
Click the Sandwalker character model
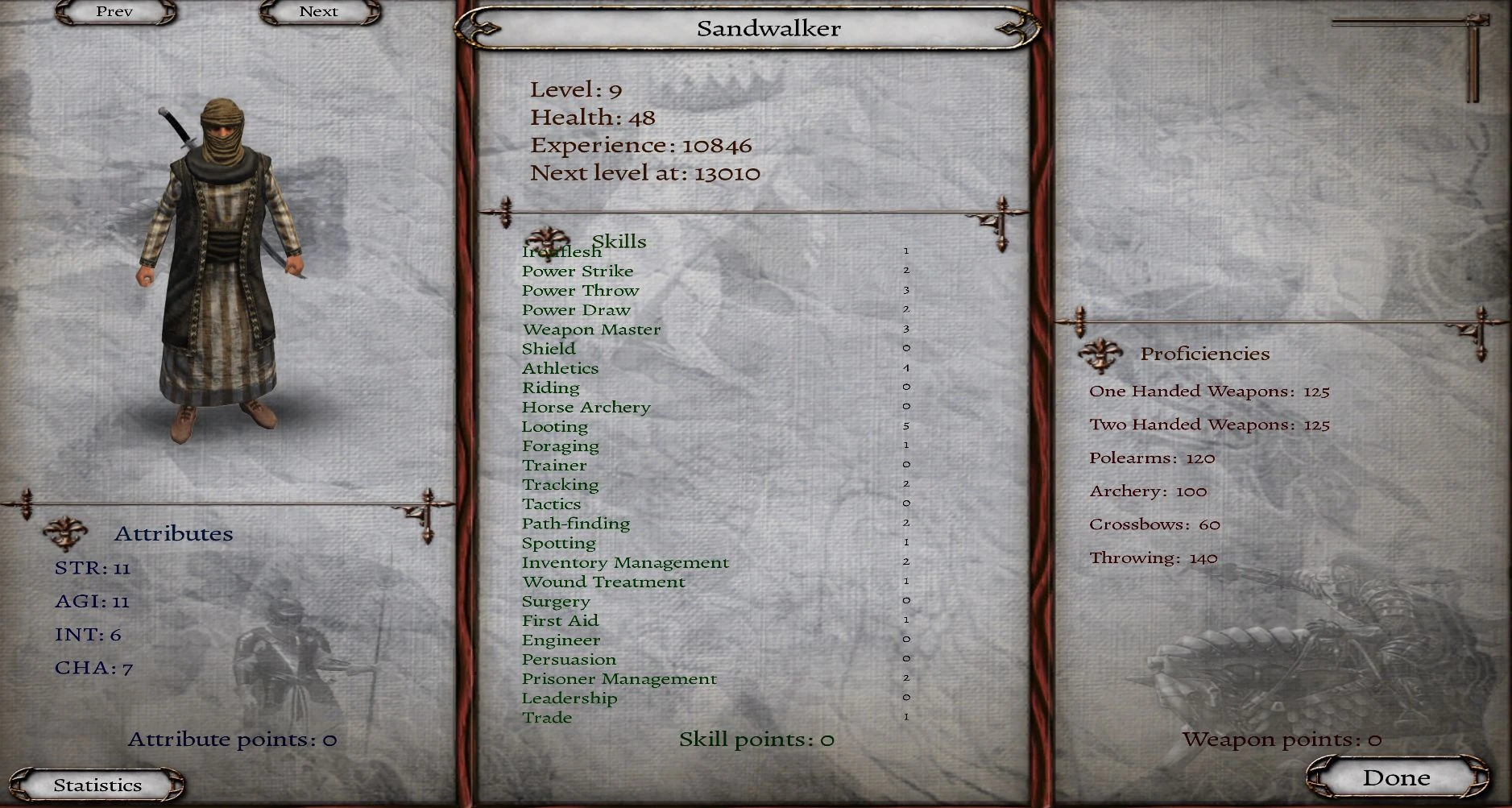click(223, 242)
